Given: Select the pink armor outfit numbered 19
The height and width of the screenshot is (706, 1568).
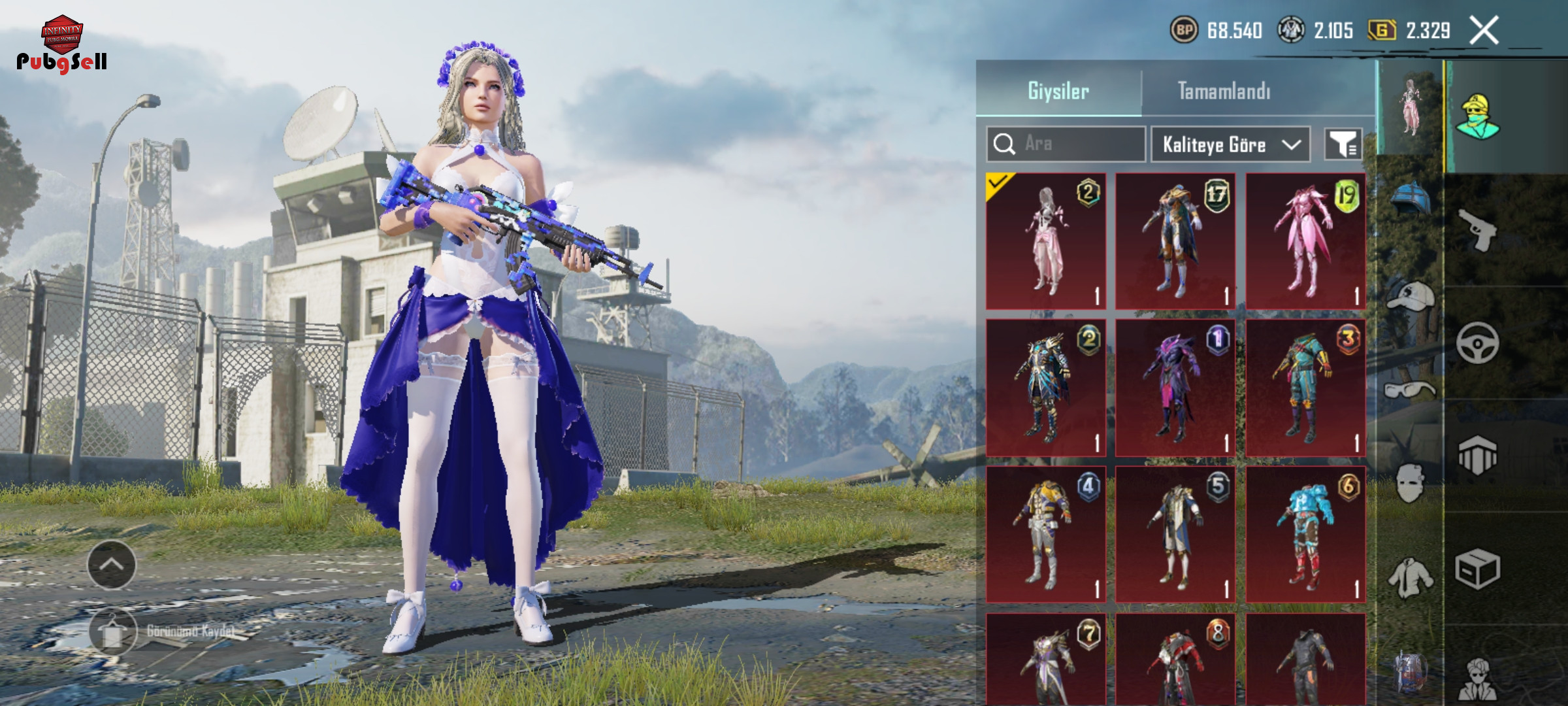Looking at the screenshot, I should 1305,241.
